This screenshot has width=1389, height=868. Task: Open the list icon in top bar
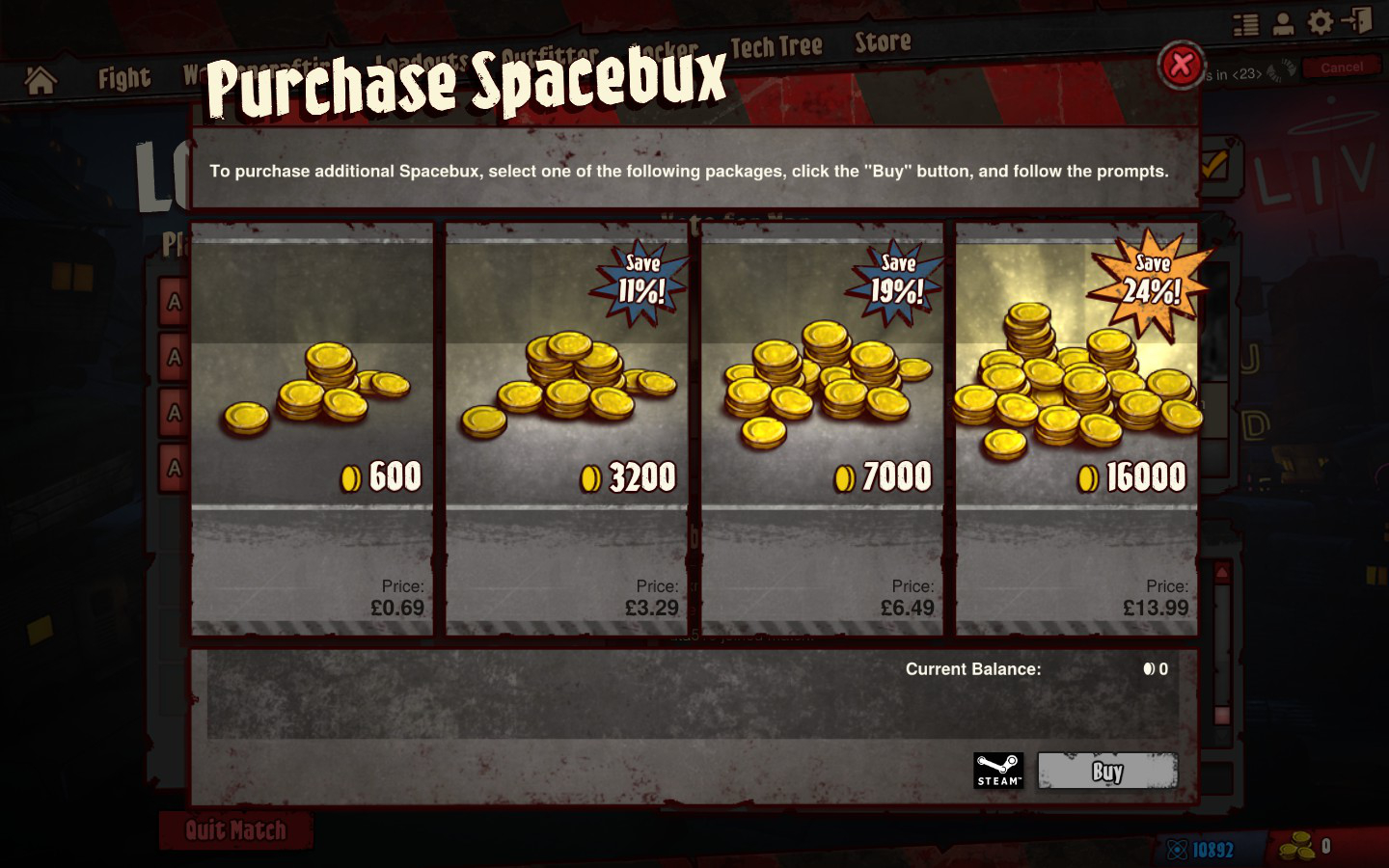click(1245, 24)
